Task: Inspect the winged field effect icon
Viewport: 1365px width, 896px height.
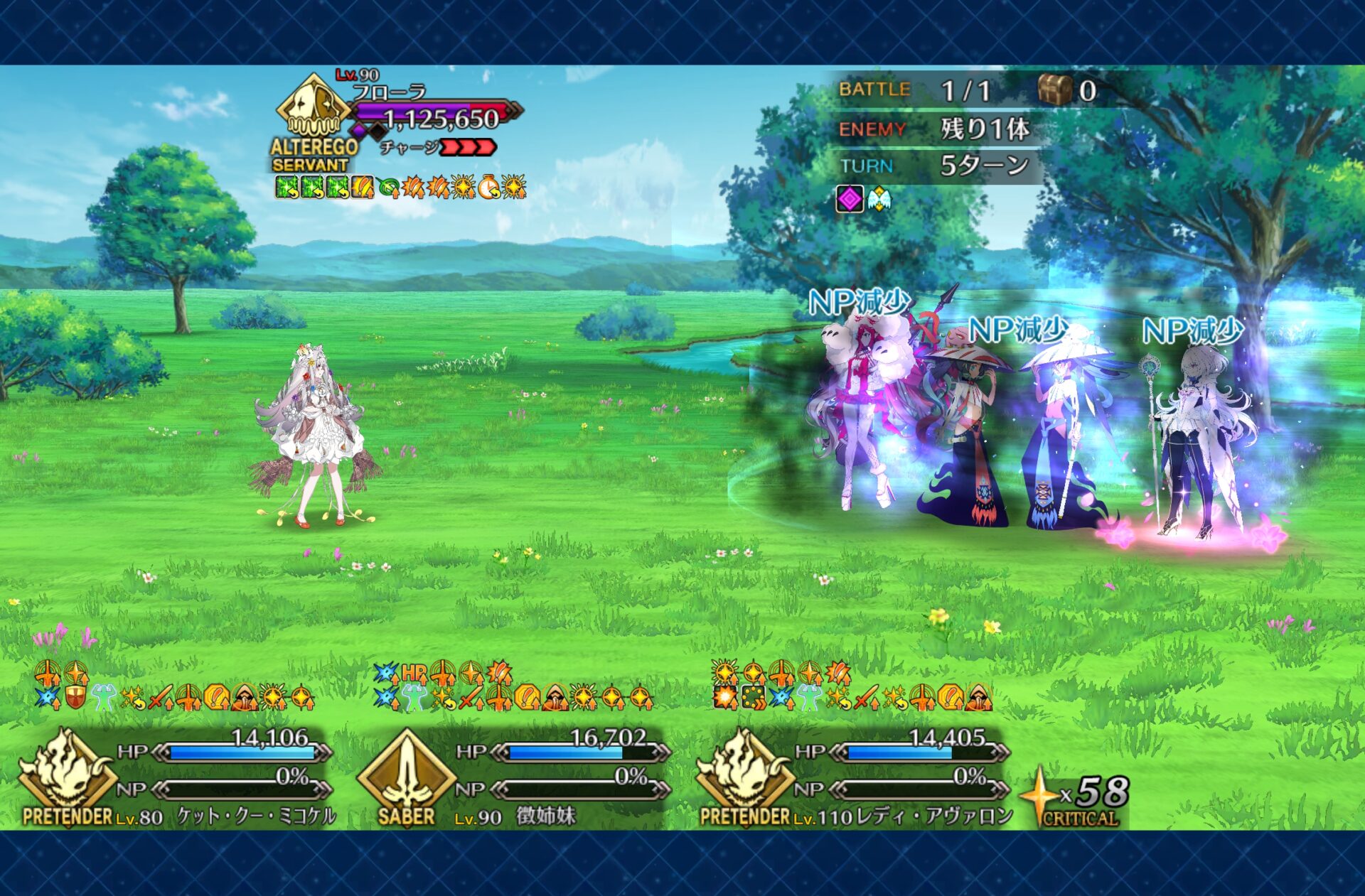Action: (x=879, y=200)
